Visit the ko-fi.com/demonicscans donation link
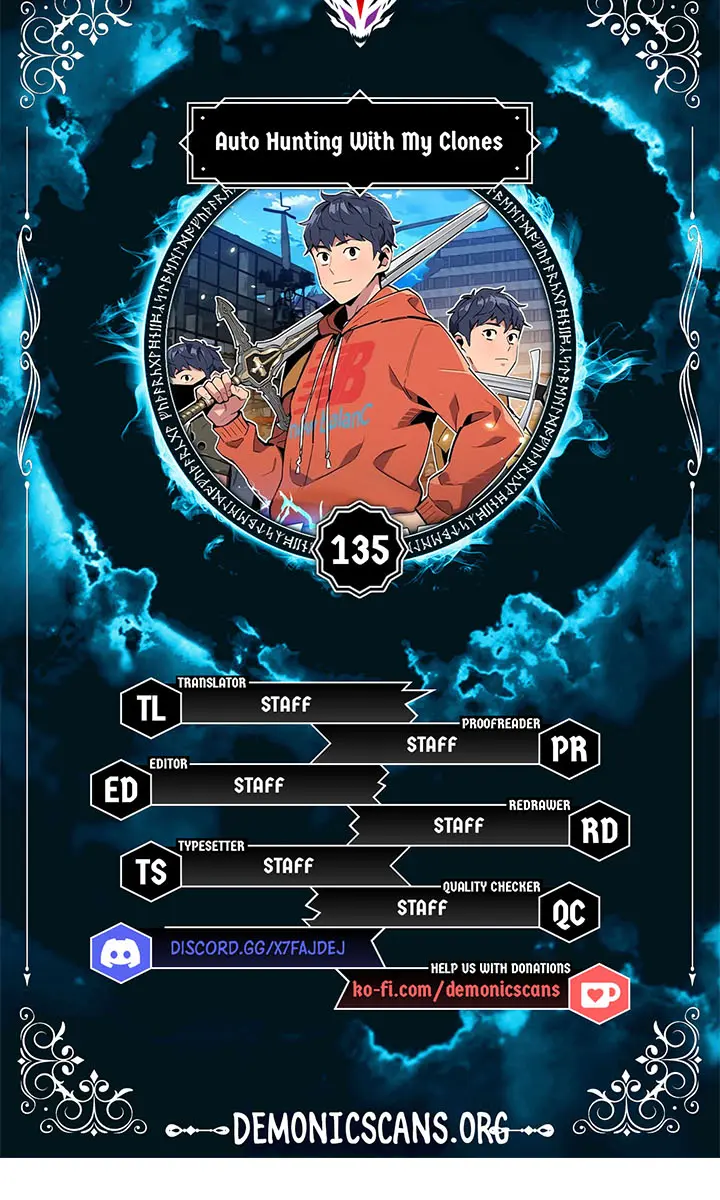This screenshot has width=720, height=1200. pos(456,990)
